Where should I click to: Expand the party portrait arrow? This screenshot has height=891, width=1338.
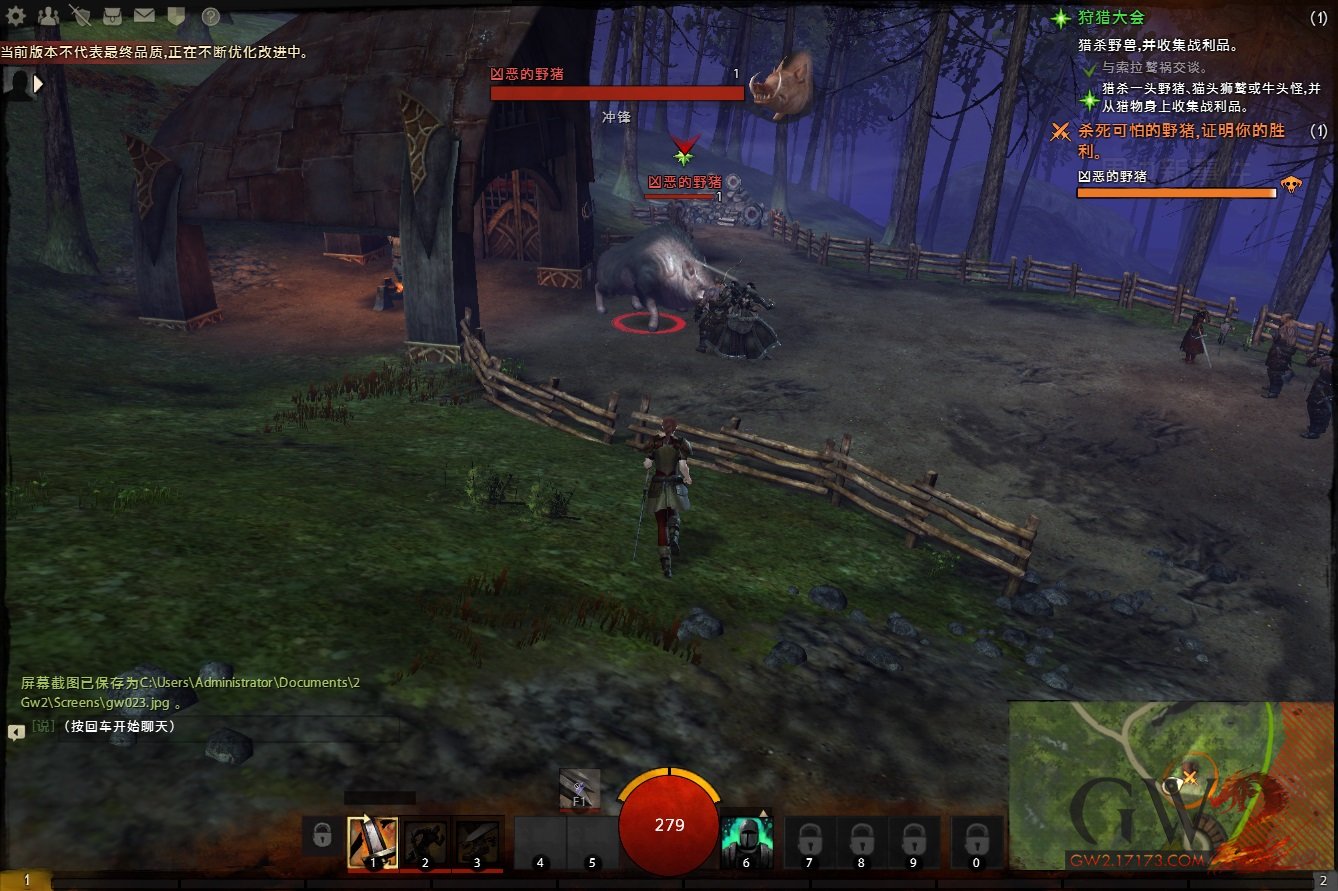[39, 85]
